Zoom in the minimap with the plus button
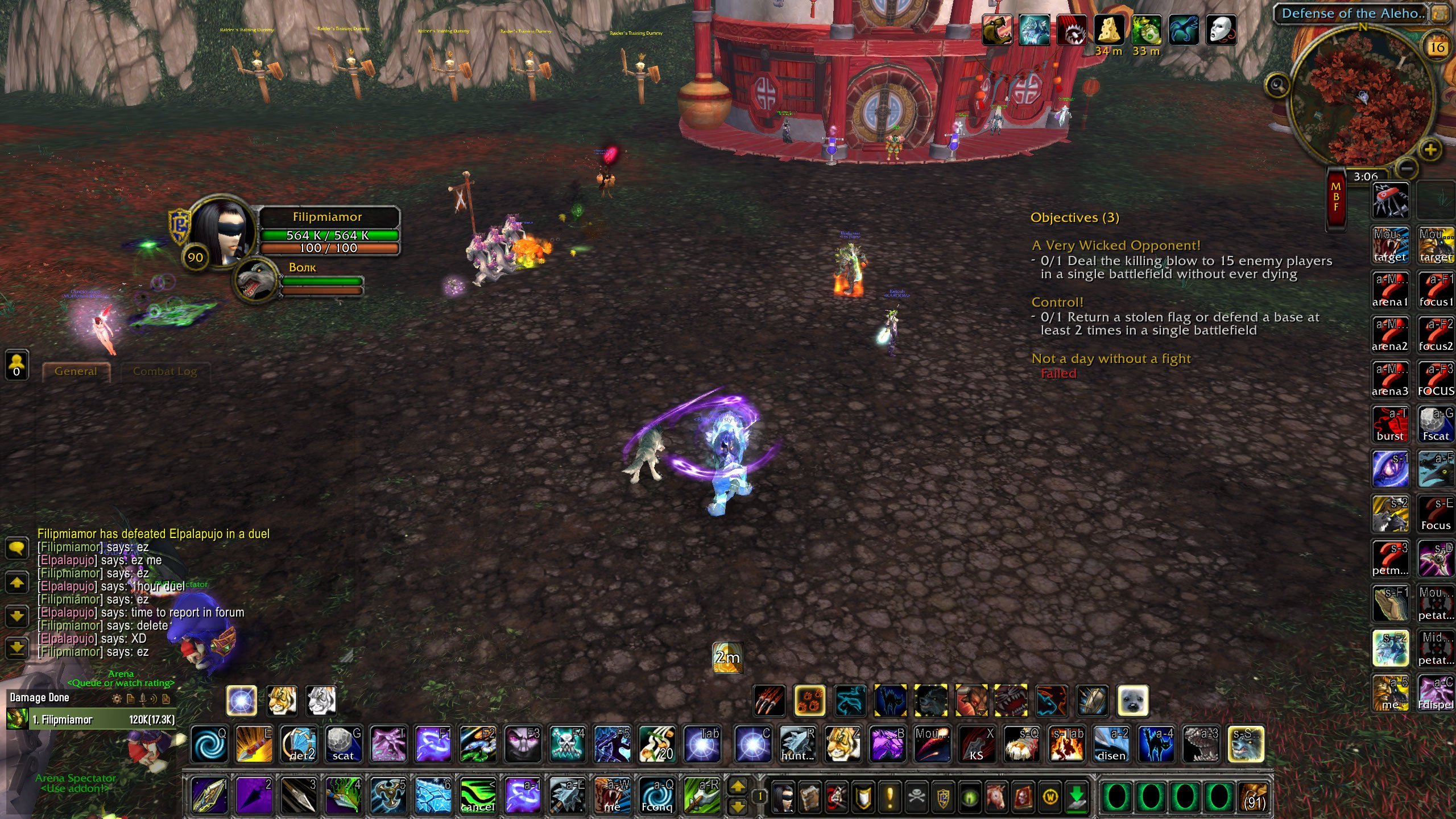This screenshot has height=819, width=1456. (x=1430, y=150)
